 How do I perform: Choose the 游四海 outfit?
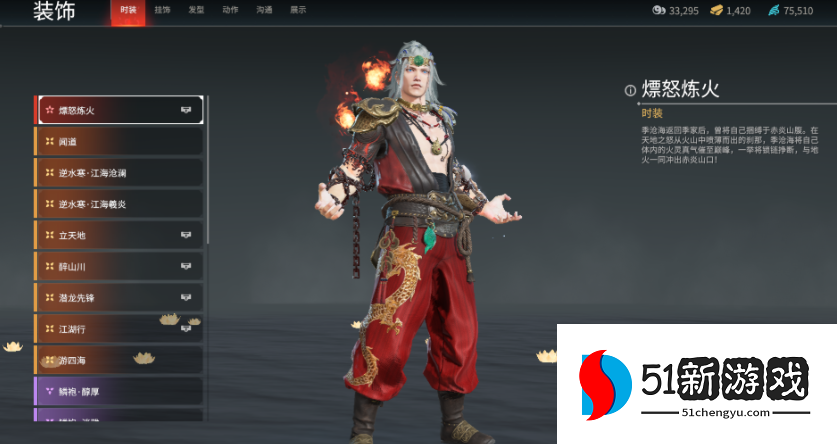point(119,360)
